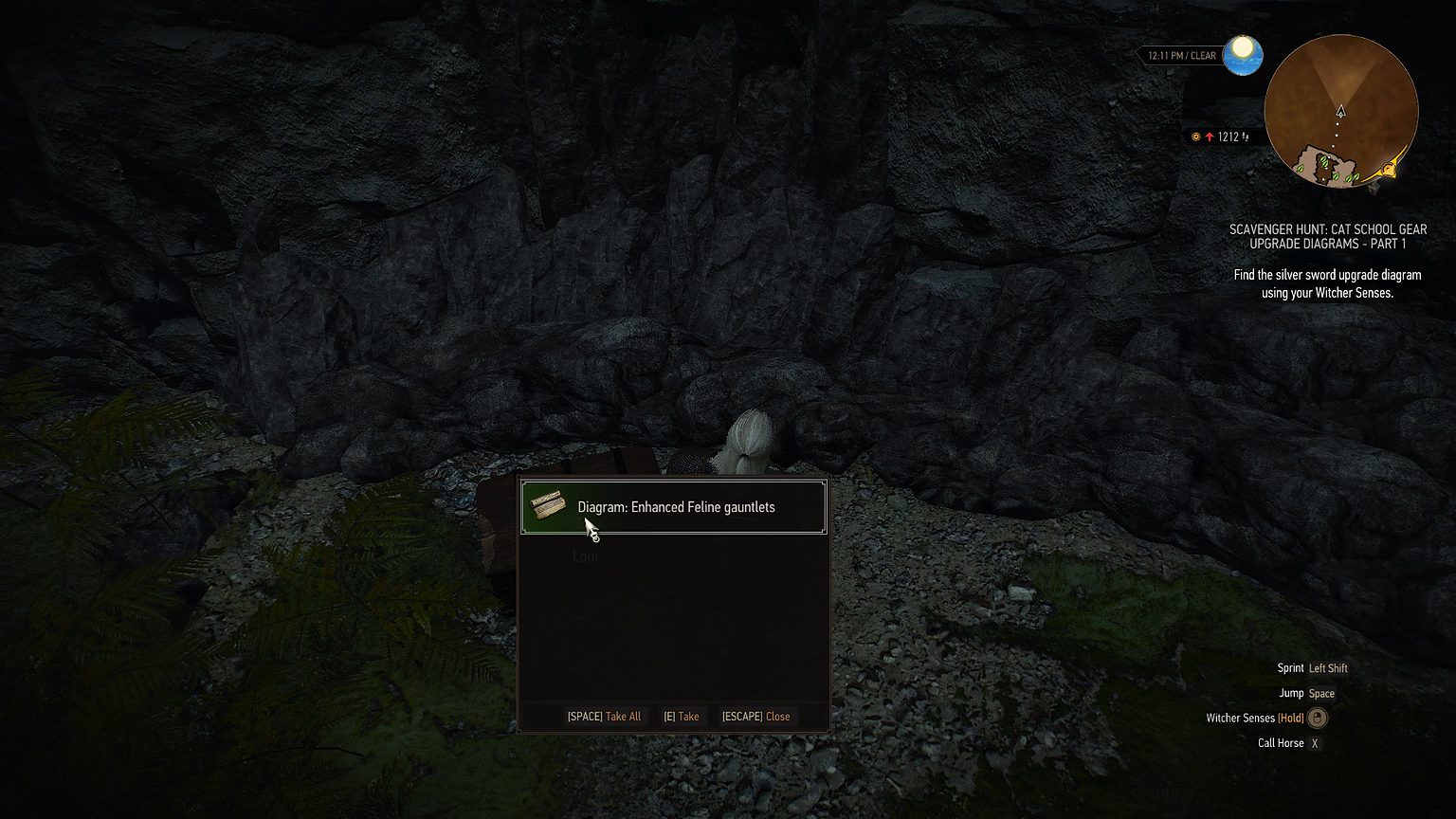
Task: Click the Jump Space key binding
Action: 1321,693
